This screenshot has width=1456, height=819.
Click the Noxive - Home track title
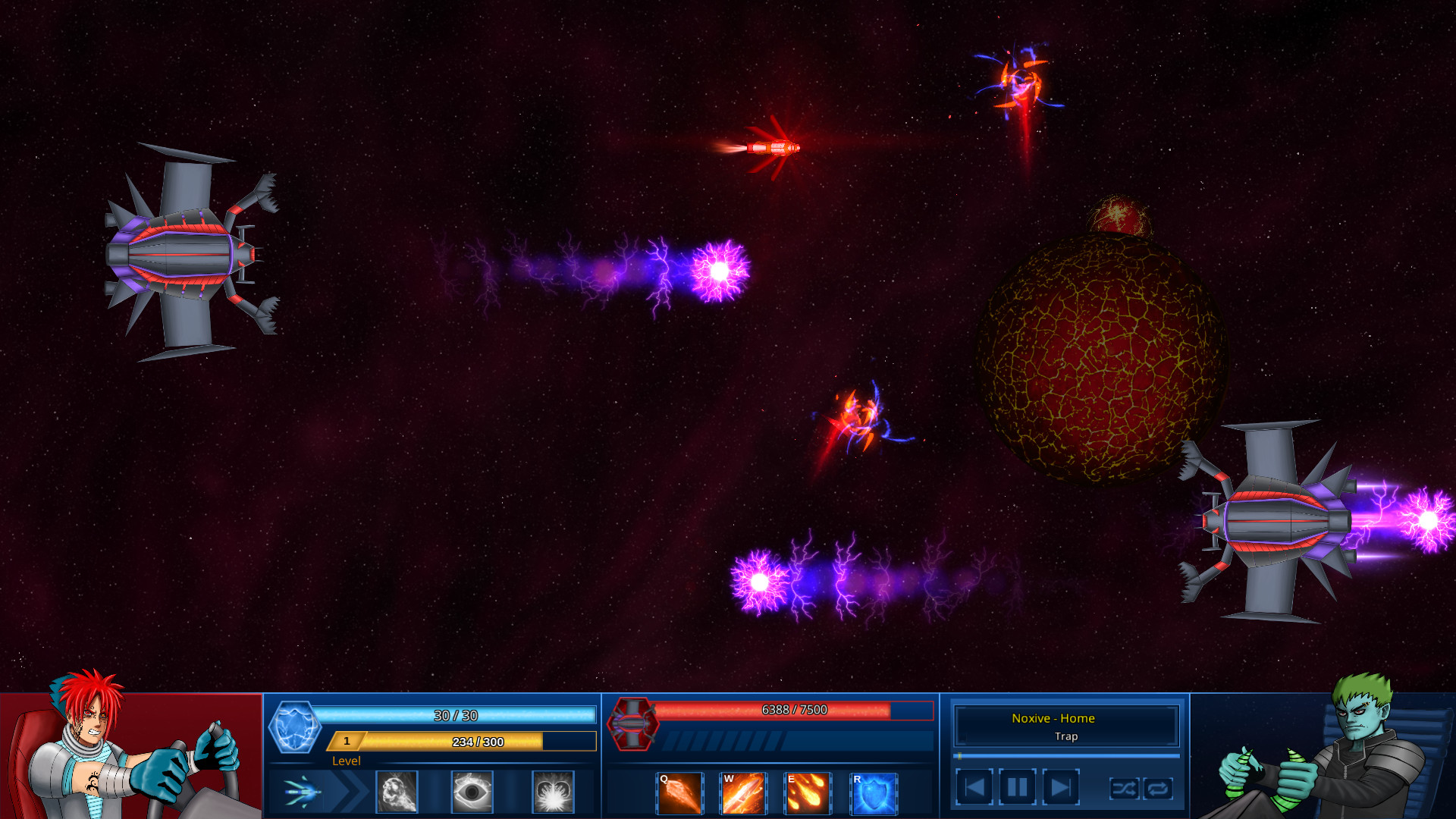coord(1053,718)
